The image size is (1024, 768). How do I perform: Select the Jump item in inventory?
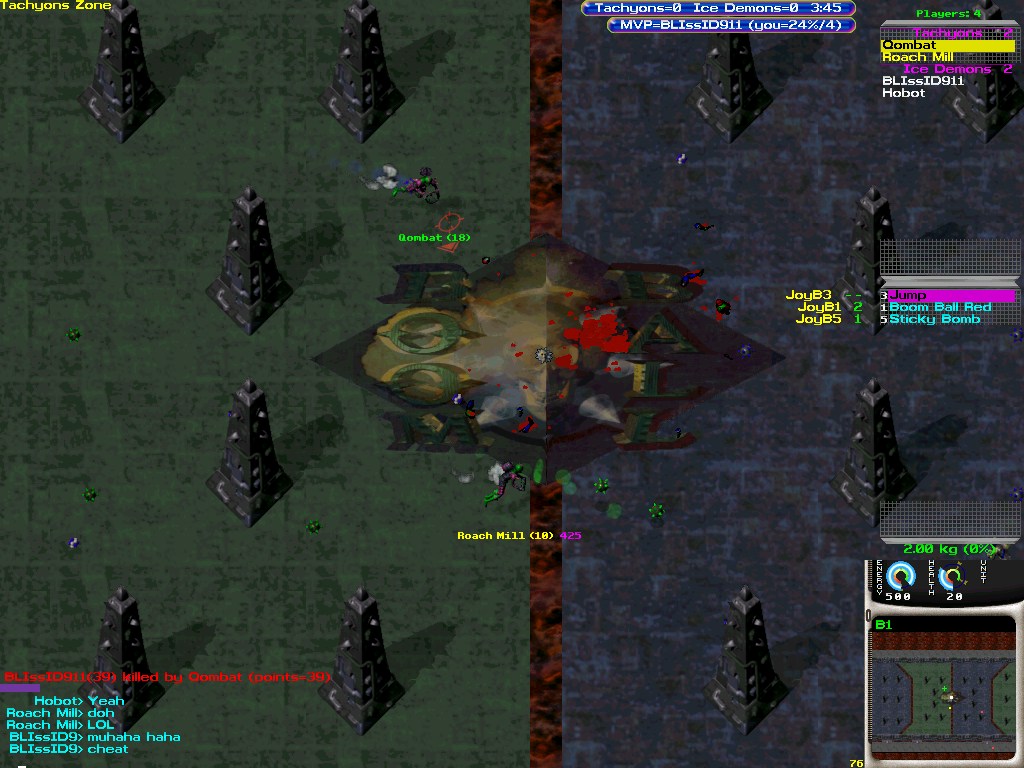coord(908,295)
